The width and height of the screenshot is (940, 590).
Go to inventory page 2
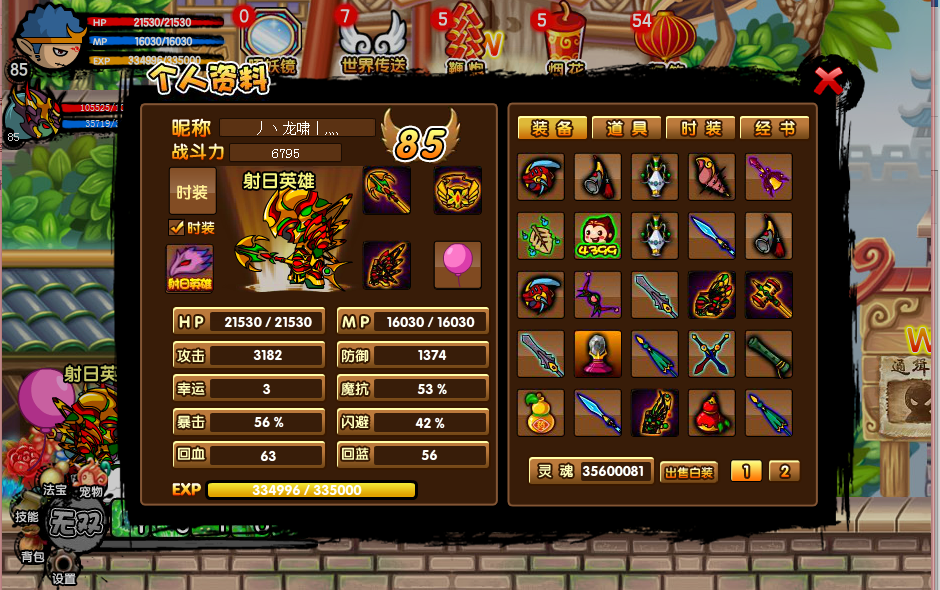tap(784, 471)
